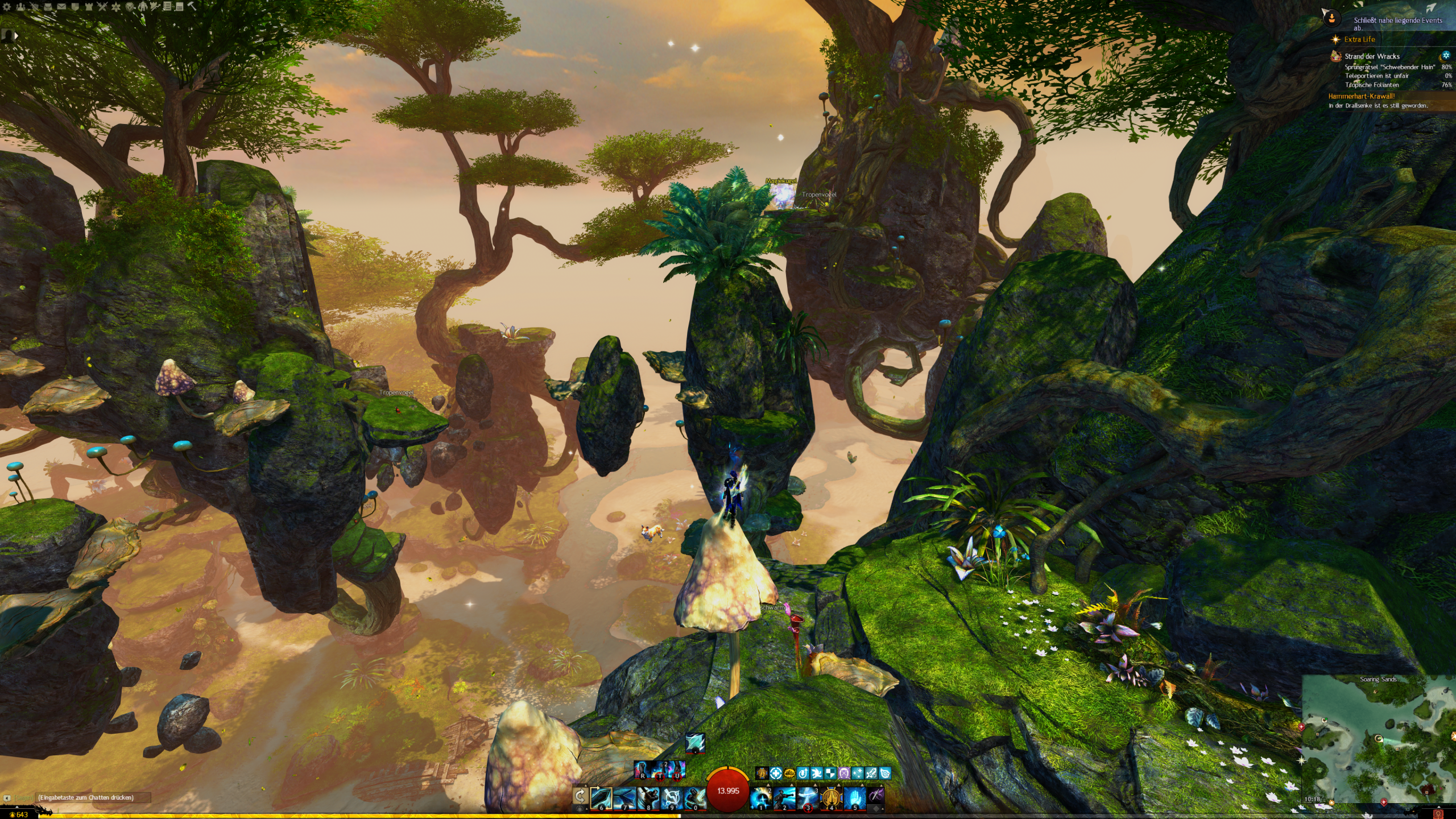Open the Hammerhart-Krawall event entry

point(1361,96)
